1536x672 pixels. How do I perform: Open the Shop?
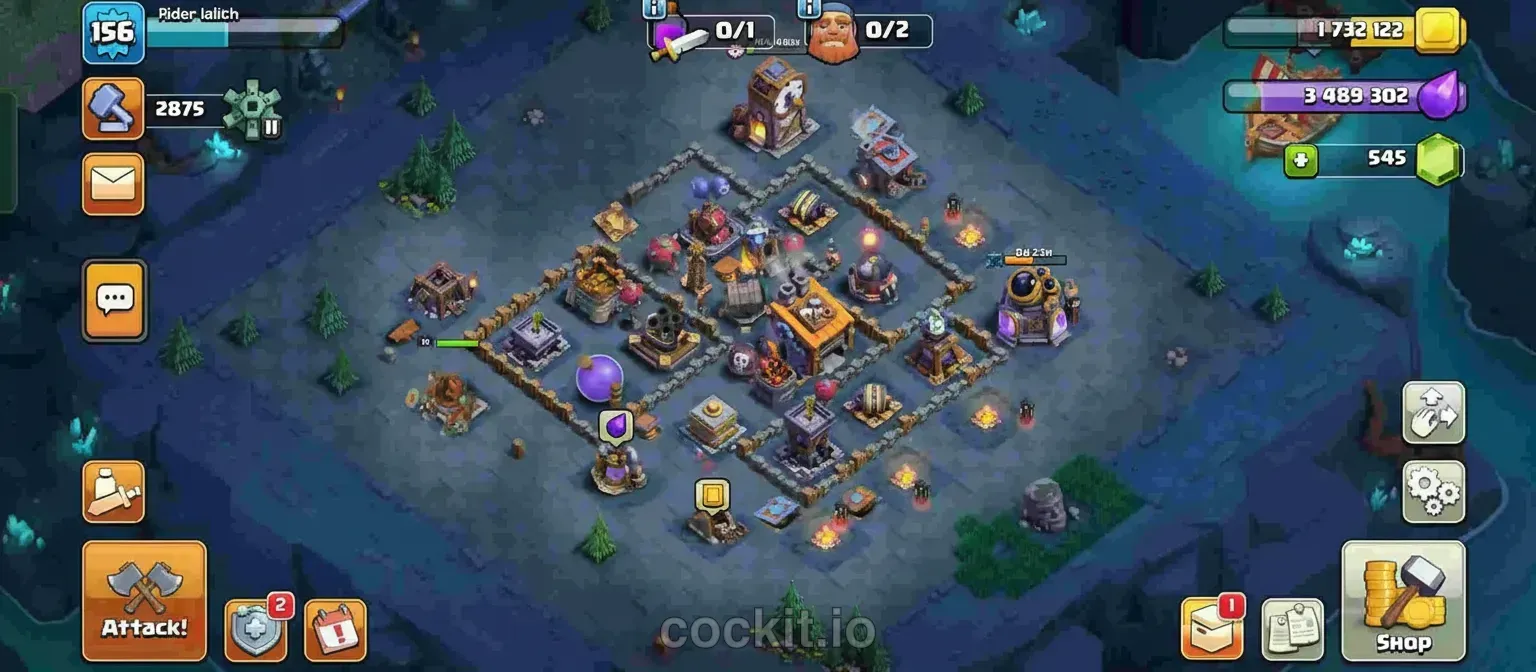pyautogui.click(x=1402, y=601)
